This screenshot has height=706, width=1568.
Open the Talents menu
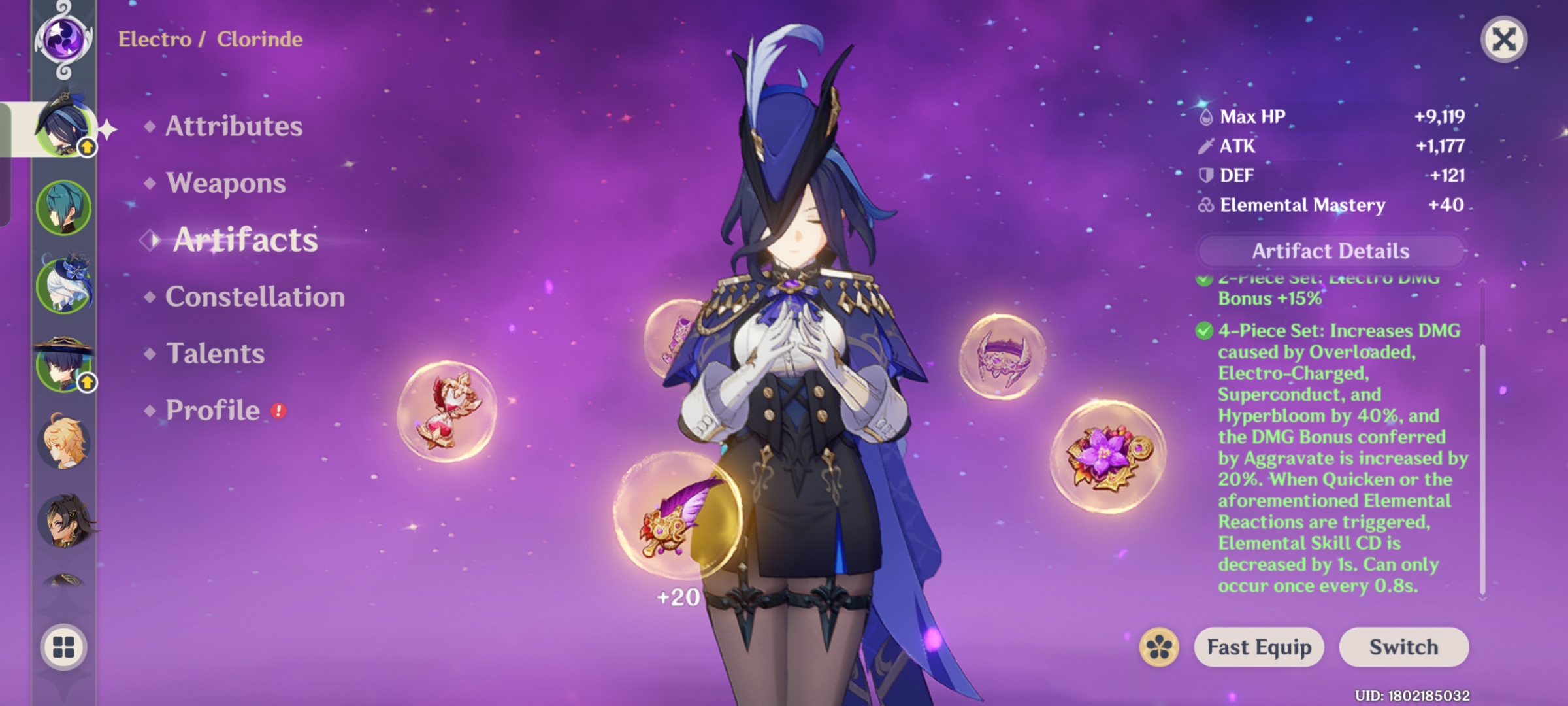[x=216, y=353]
